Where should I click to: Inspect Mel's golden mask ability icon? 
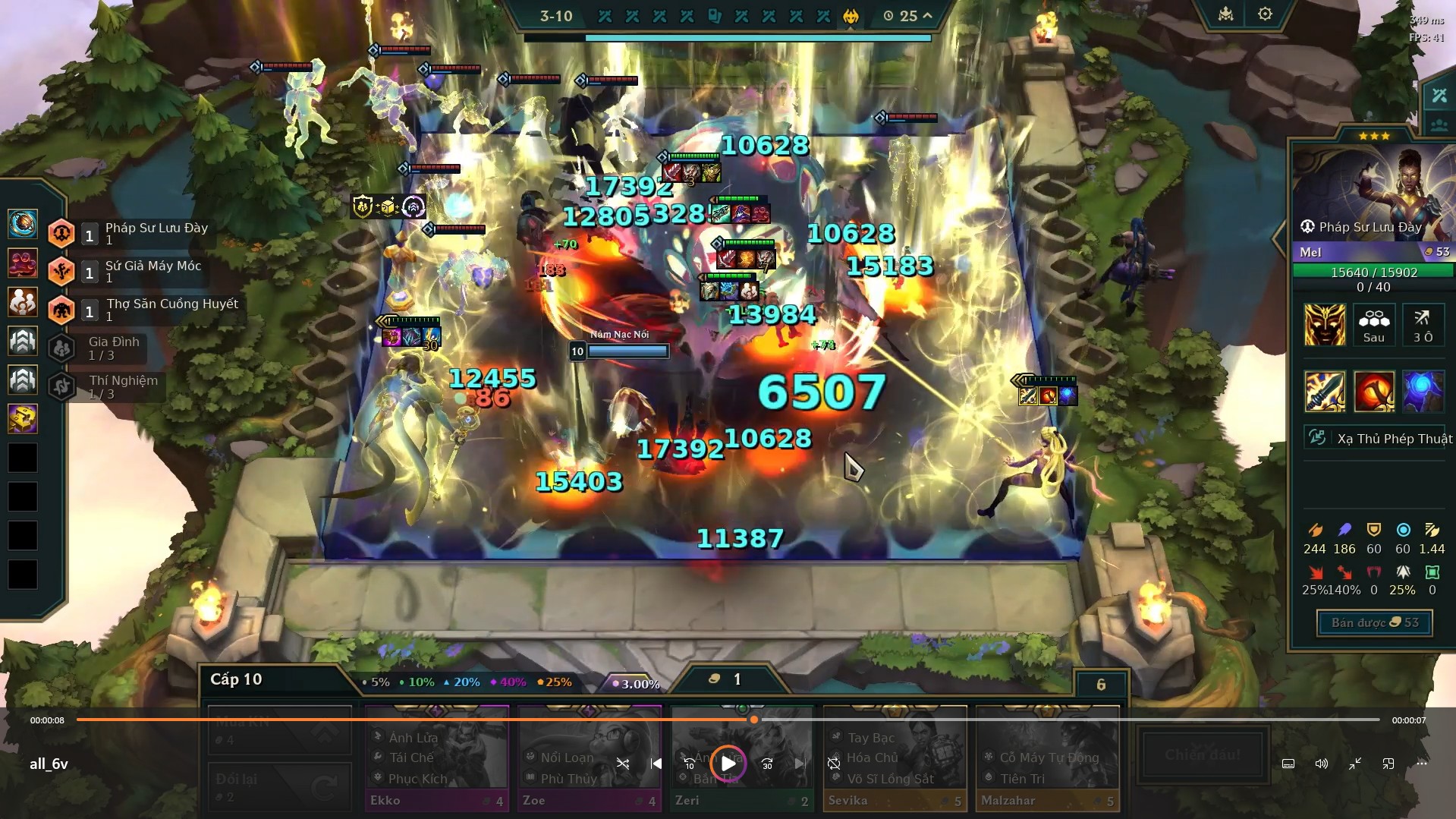click(x=1324, y=325)
